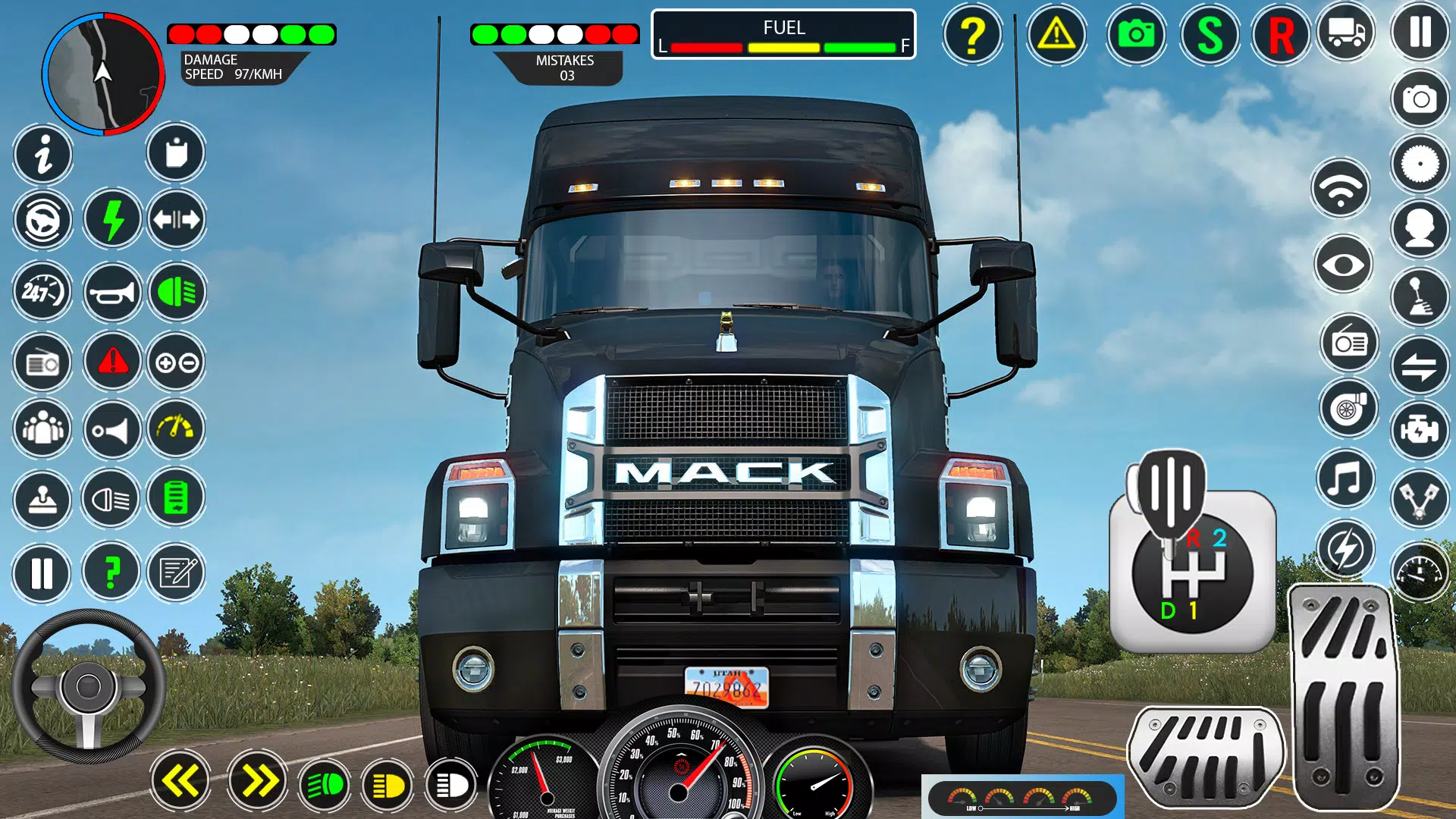Viewport: 1456px width, 819px height.
Task: Tap the warning triangle hazard icon
Action: tap(1056, 35)
